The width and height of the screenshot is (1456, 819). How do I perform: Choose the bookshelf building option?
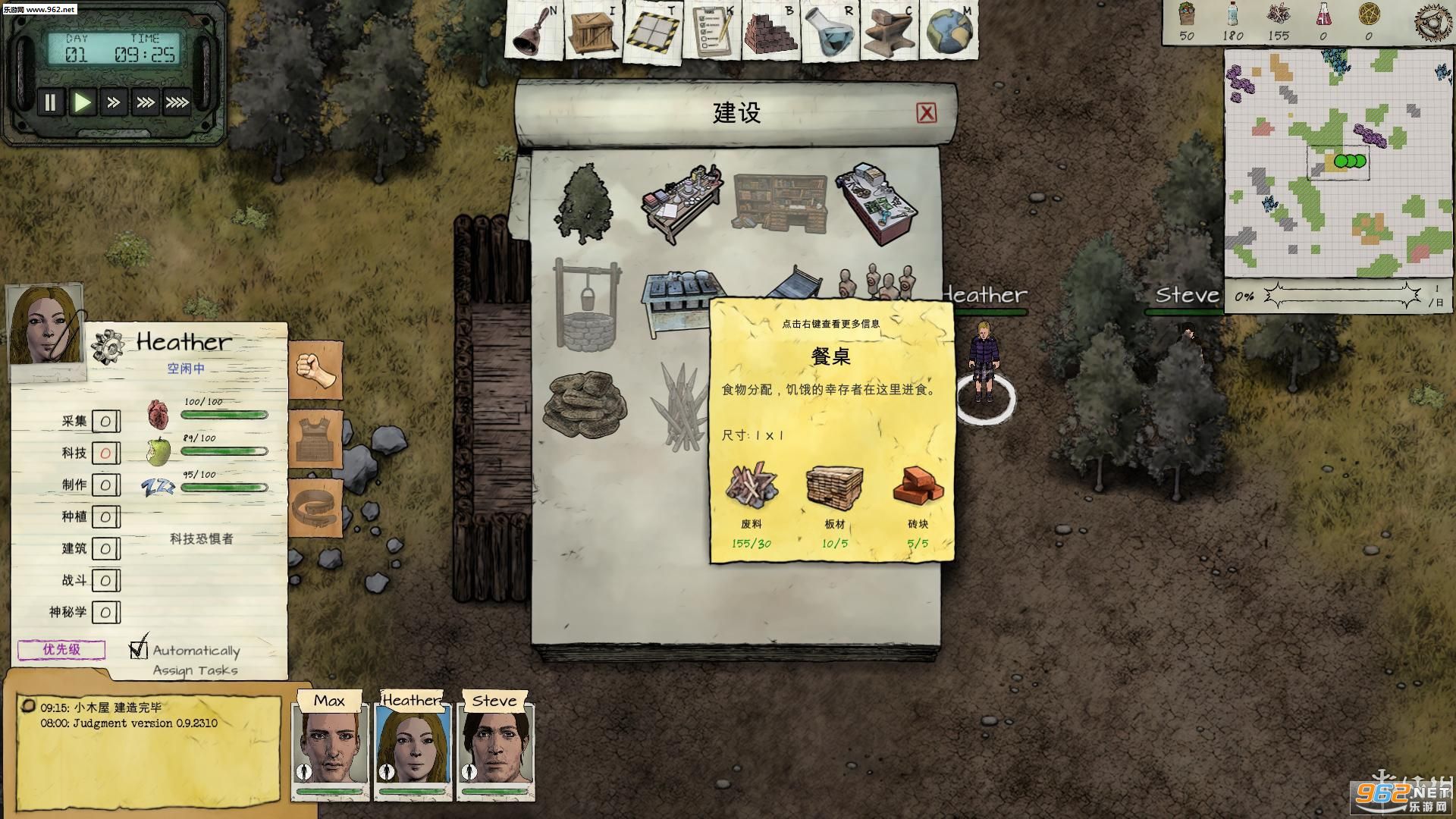[780, 201]
